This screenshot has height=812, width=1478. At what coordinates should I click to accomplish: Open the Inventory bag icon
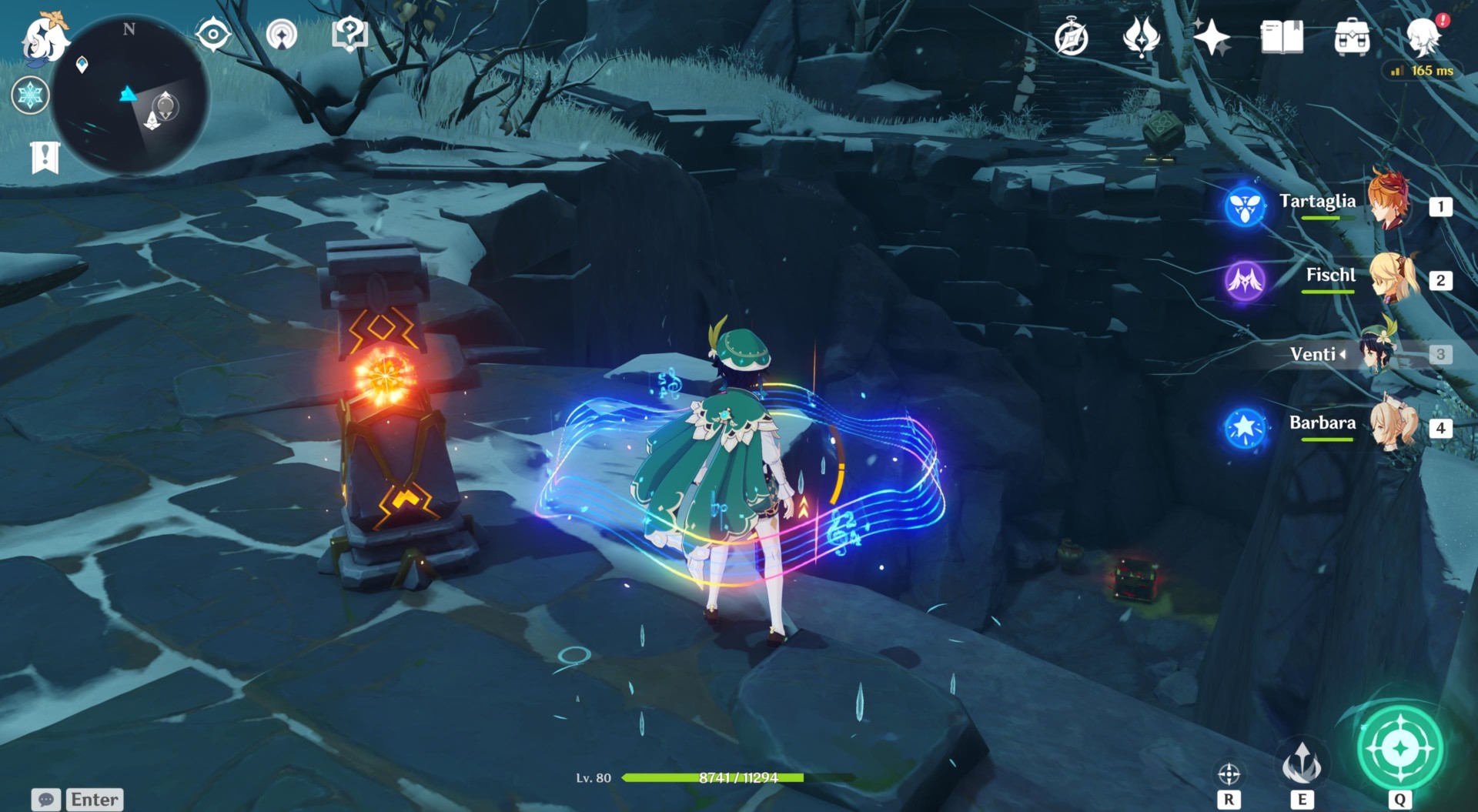(x=1352, y=34)
